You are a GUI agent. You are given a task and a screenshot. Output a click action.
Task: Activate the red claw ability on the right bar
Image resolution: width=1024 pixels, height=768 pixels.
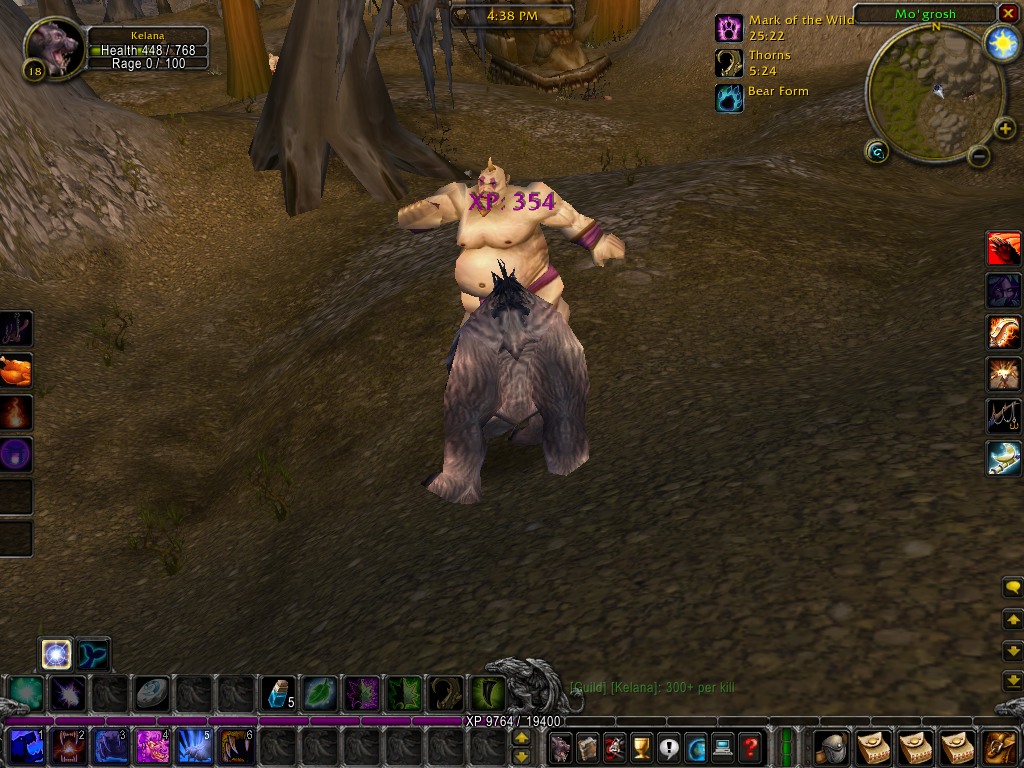click(1004, 248)
